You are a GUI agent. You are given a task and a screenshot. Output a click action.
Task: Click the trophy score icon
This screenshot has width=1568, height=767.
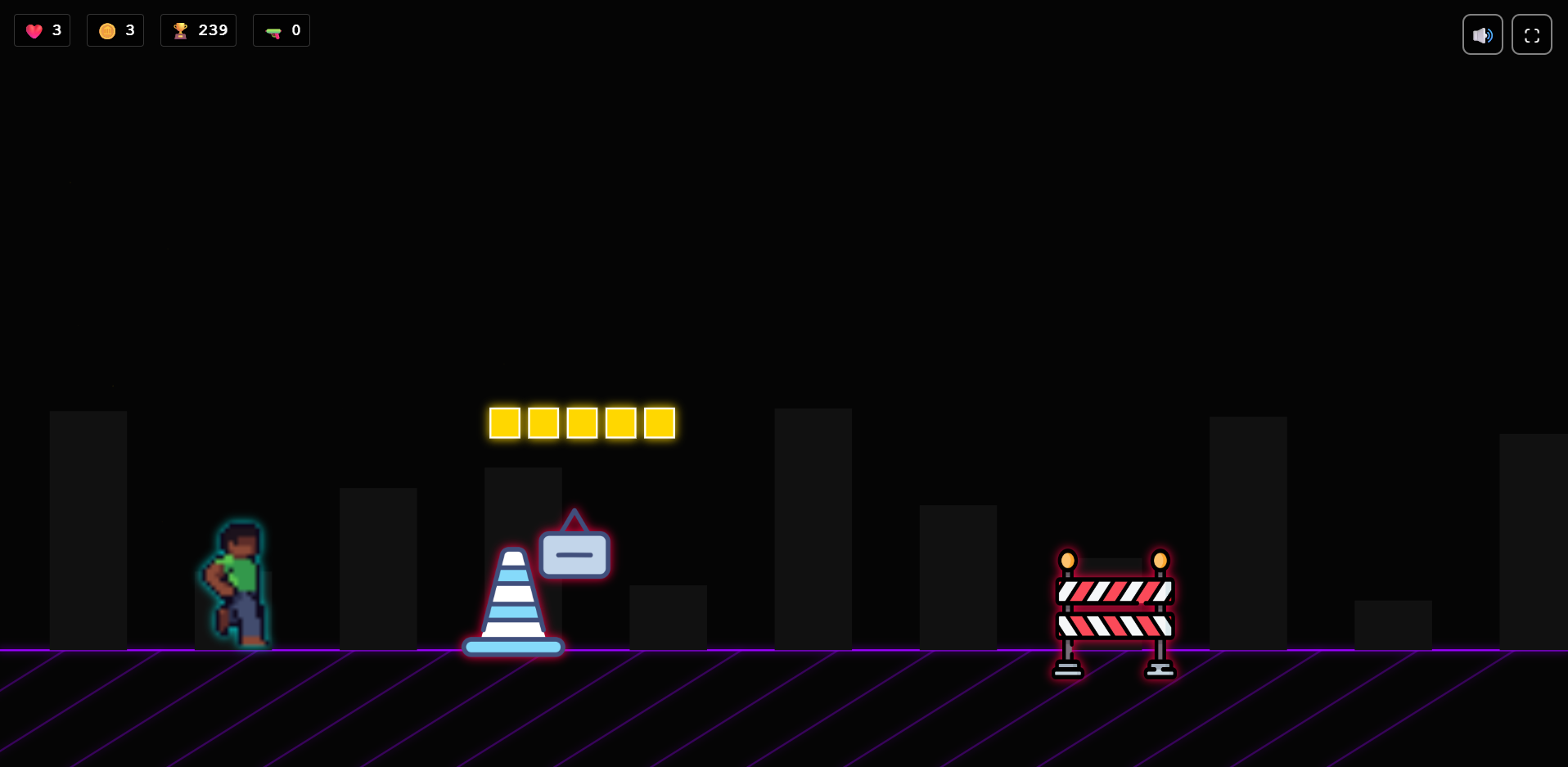(182, 30)
